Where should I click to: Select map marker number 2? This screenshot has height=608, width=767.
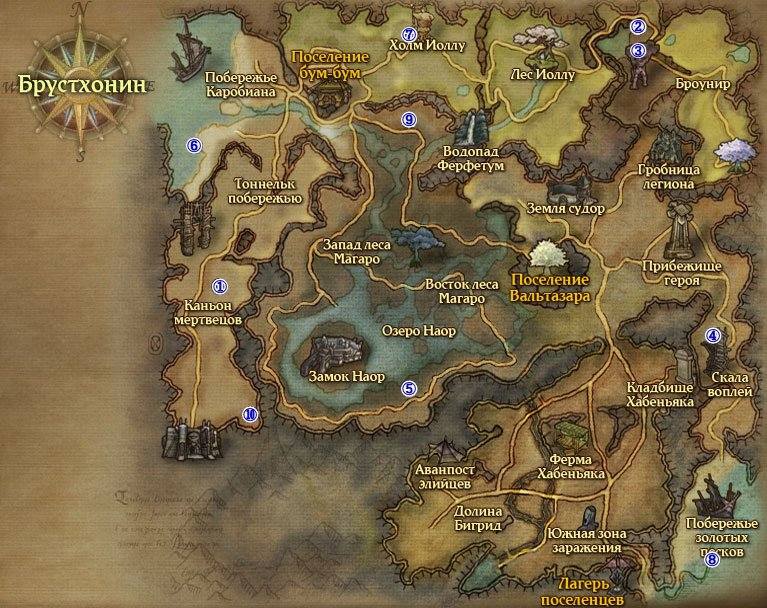(638, 27)
